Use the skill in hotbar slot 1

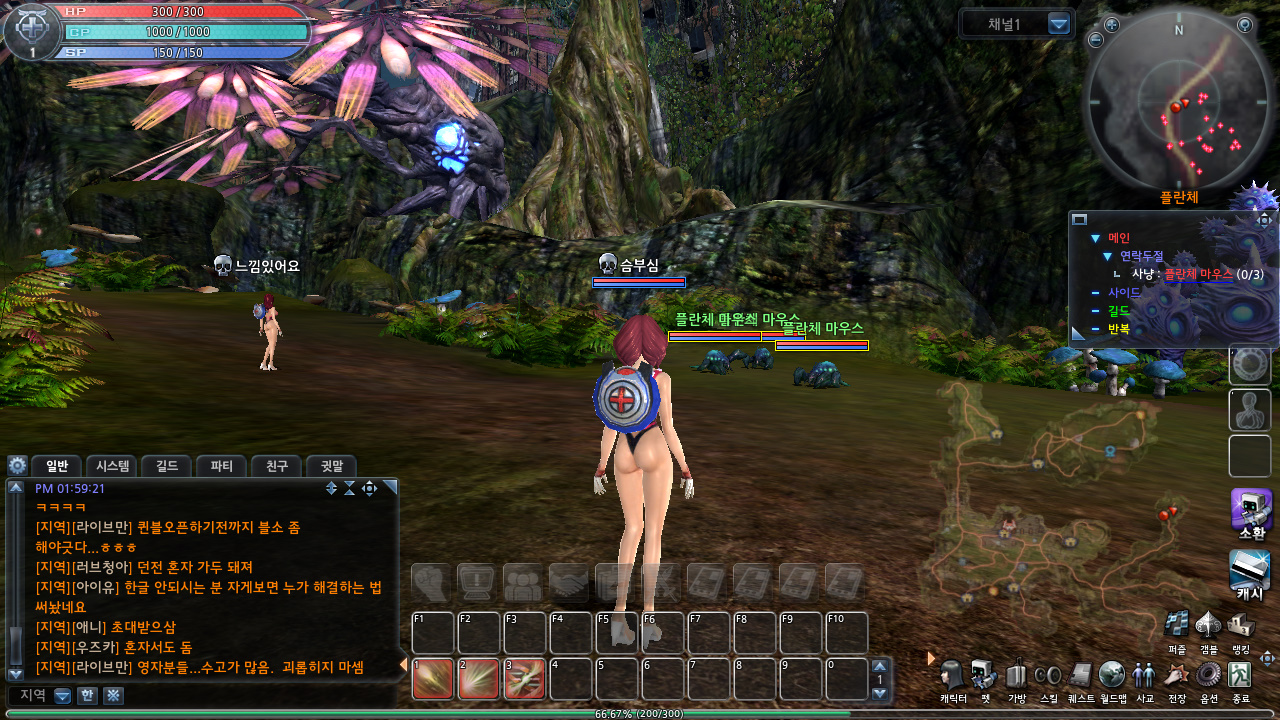(433, 679)
